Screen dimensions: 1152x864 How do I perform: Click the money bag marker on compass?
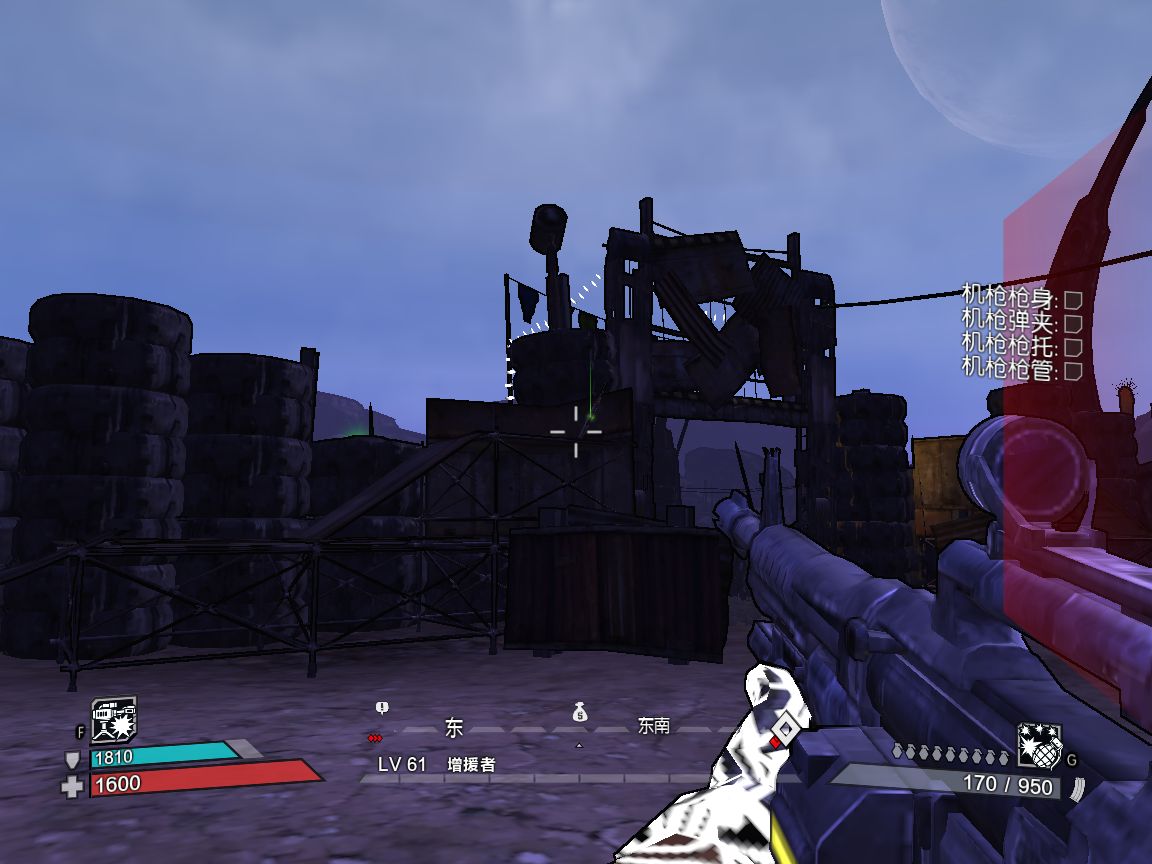tap(579, 713)
